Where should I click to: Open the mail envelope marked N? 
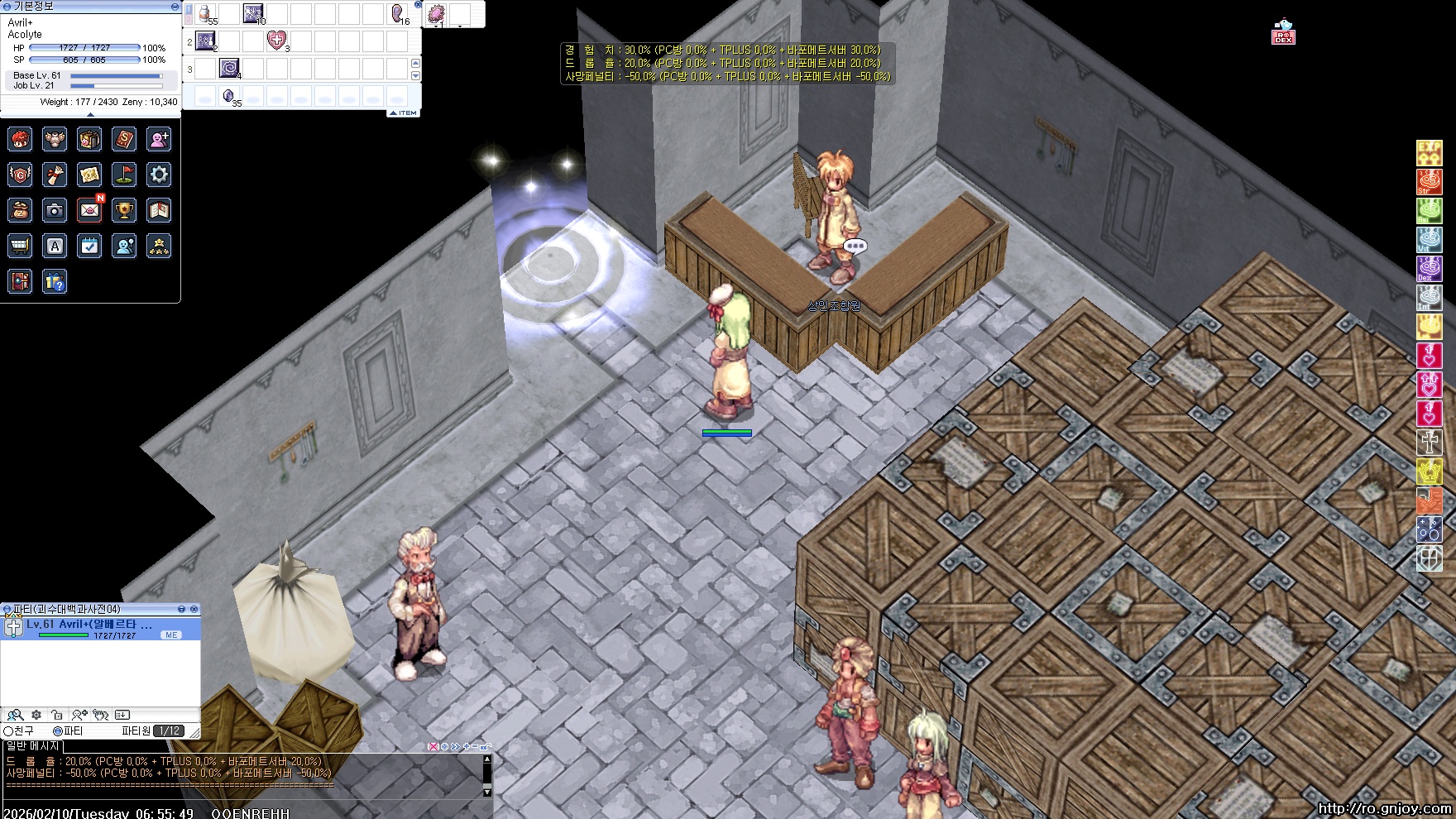89,210
